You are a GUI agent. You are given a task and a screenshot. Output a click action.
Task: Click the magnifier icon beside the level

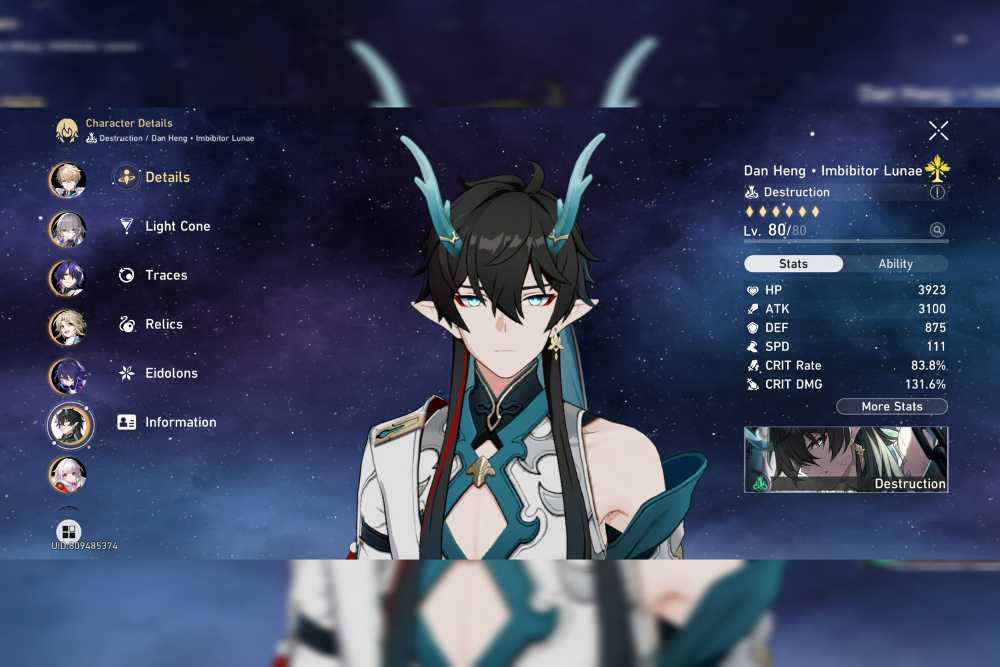click(x=937, y=230)
